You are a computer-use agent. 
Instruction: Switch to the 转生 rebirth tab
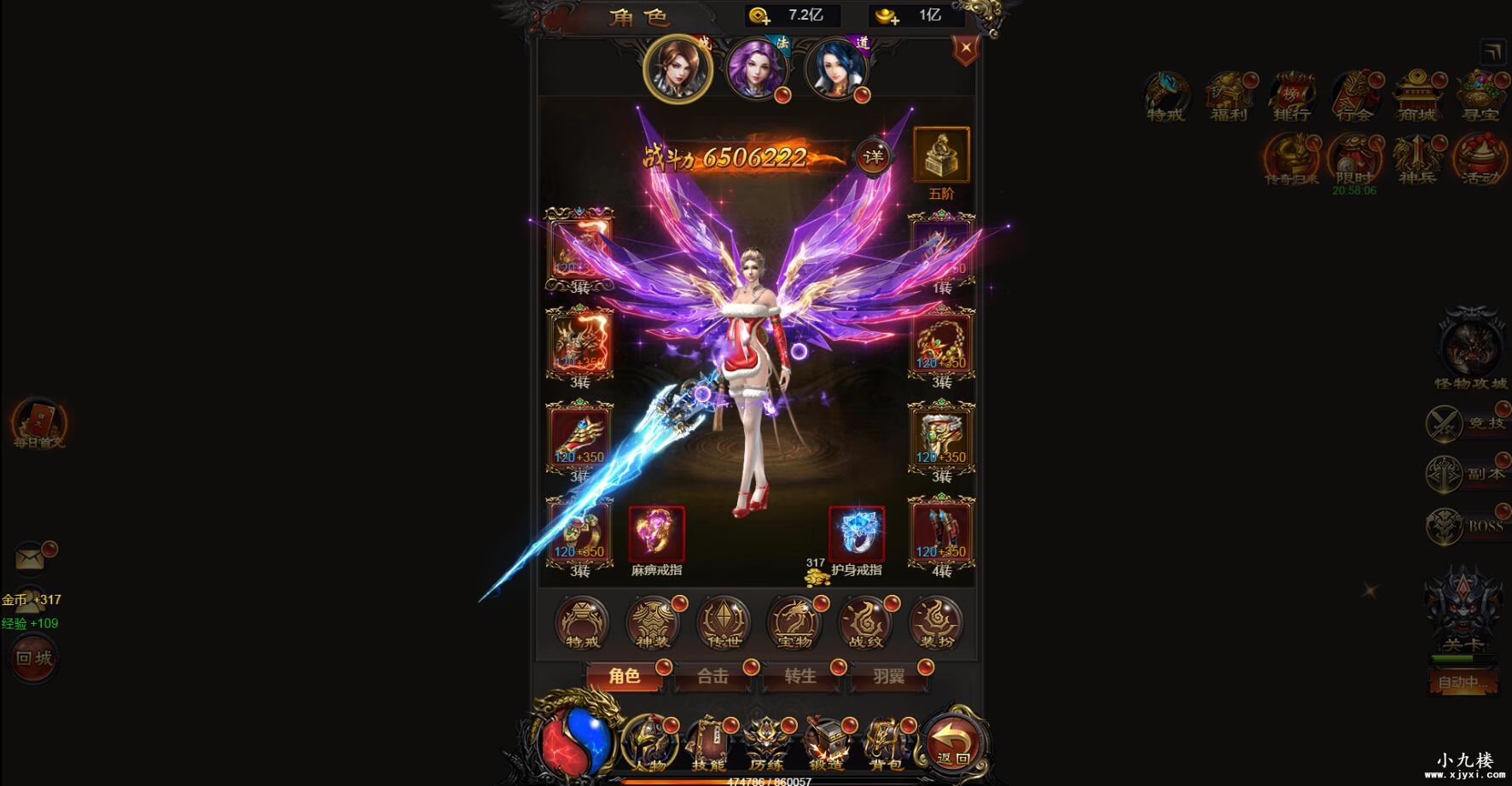point(800,677)
